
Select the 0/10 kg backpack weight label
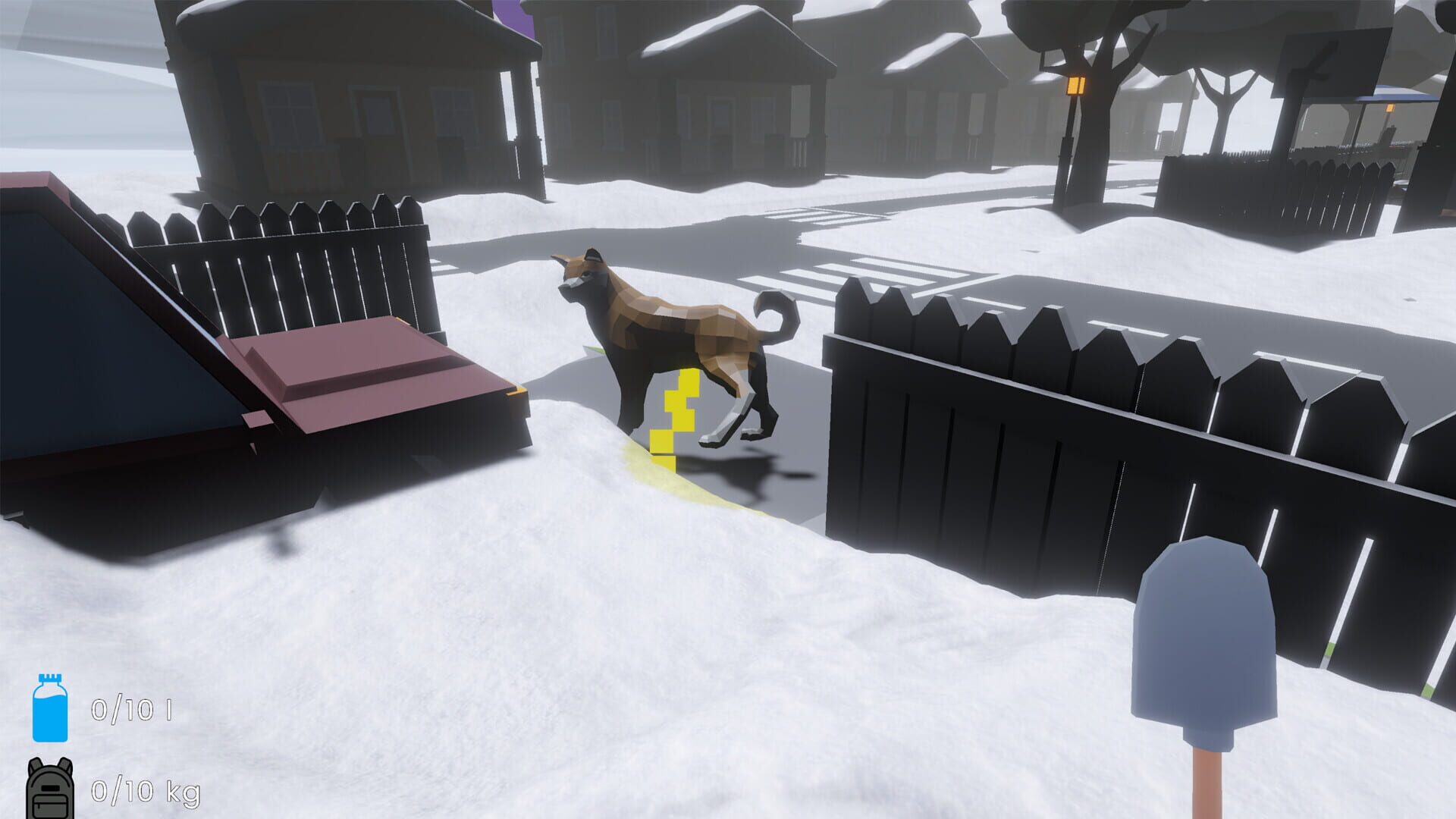144,790
